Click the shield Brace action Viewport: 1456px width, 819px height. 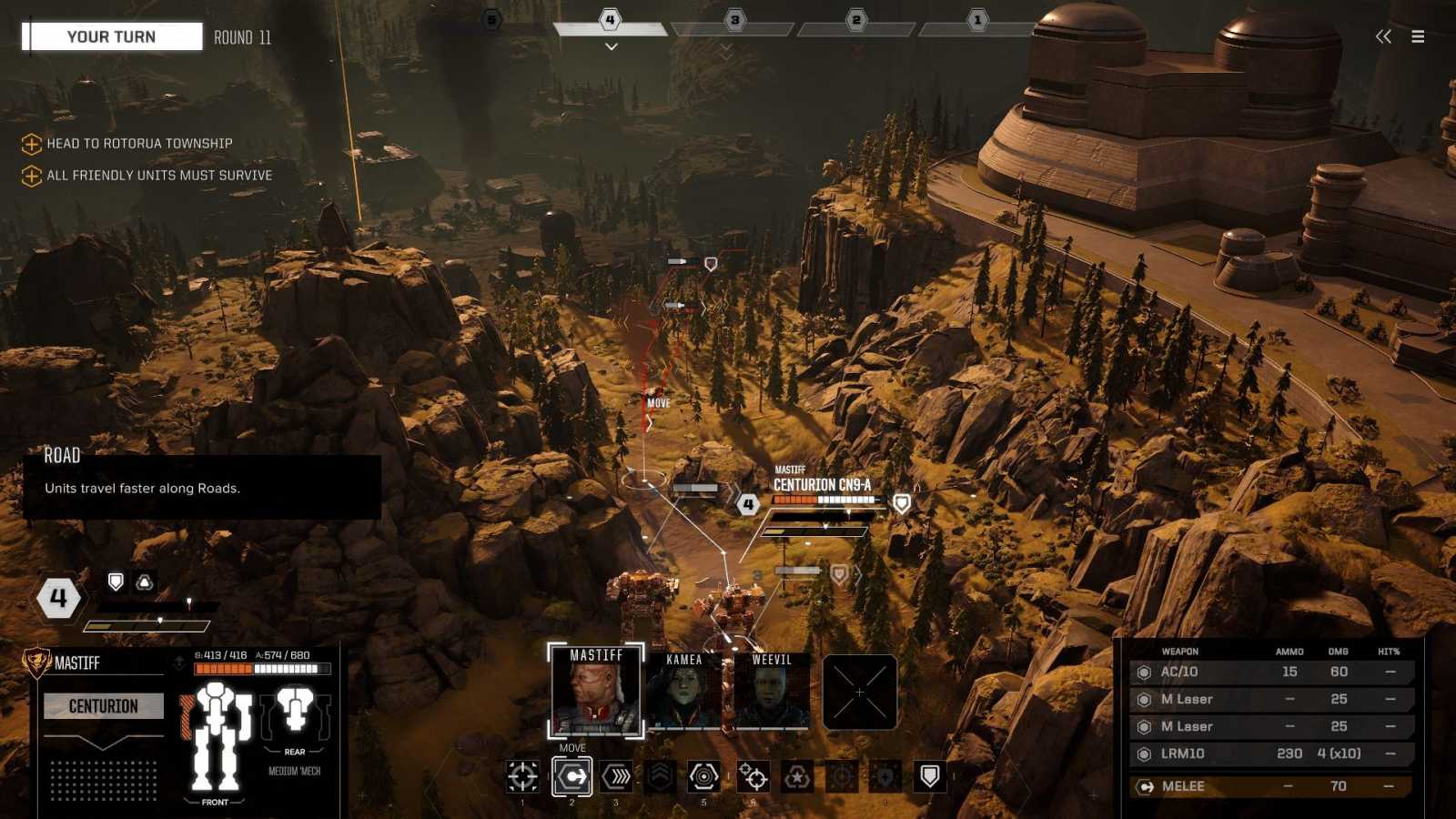click(x=929, y=776)
